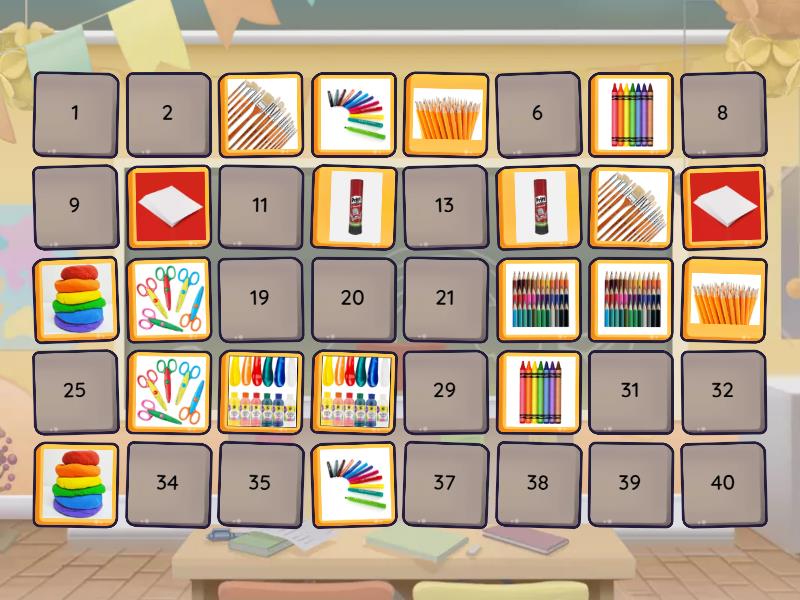Flip the card labeled 35

tap(260, 483)
